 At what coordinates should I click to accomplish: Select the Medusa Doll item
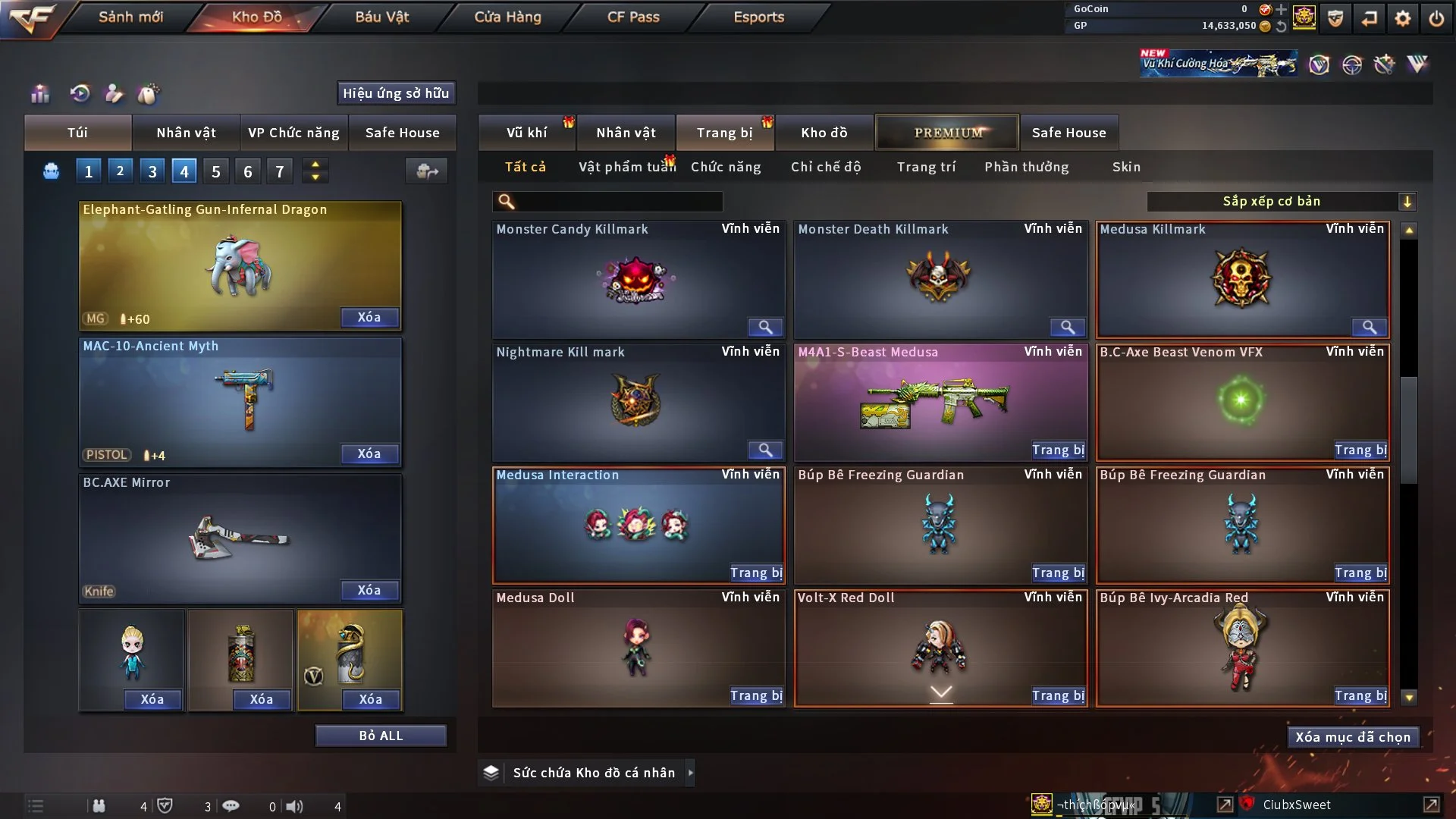point(637,648)
